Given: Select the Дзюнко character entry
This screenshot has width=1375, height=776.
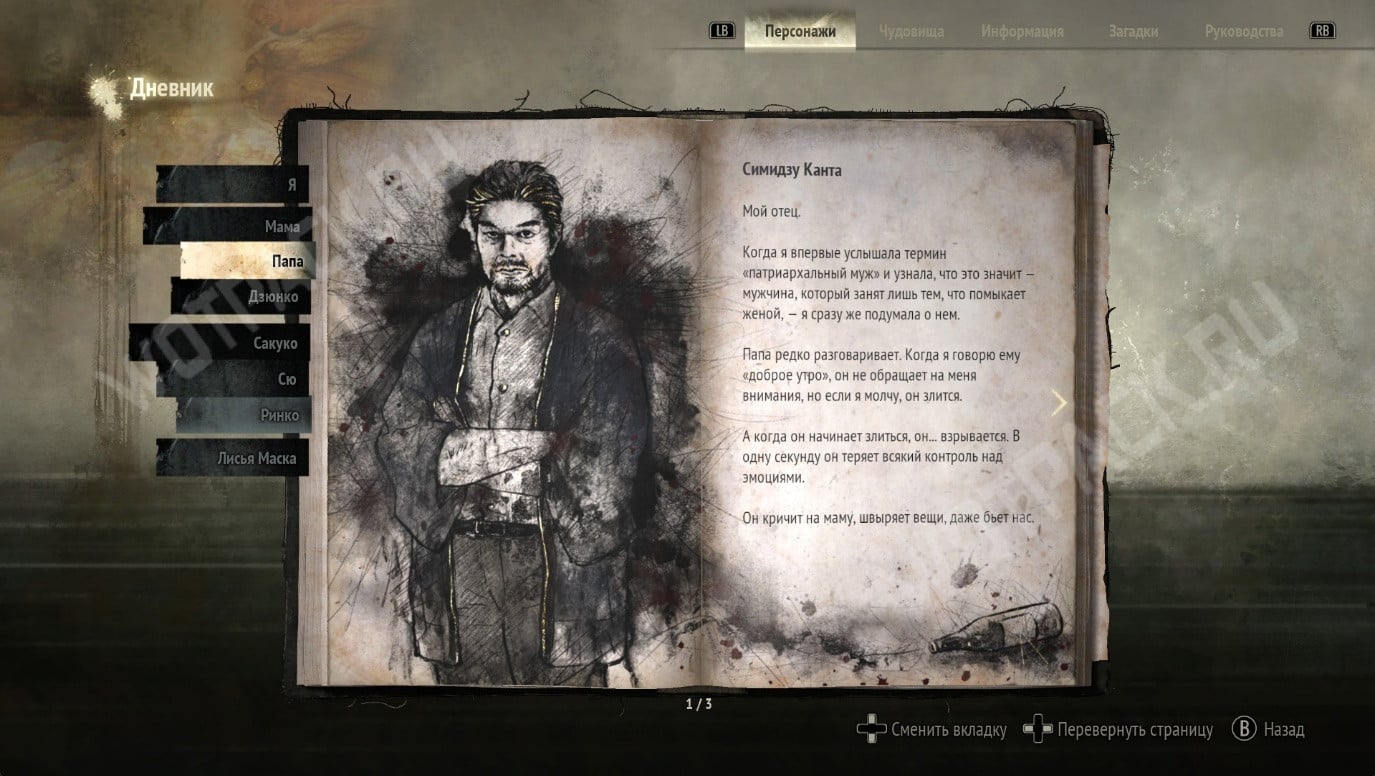Looking at the screenshot, I should coord(240,297).
